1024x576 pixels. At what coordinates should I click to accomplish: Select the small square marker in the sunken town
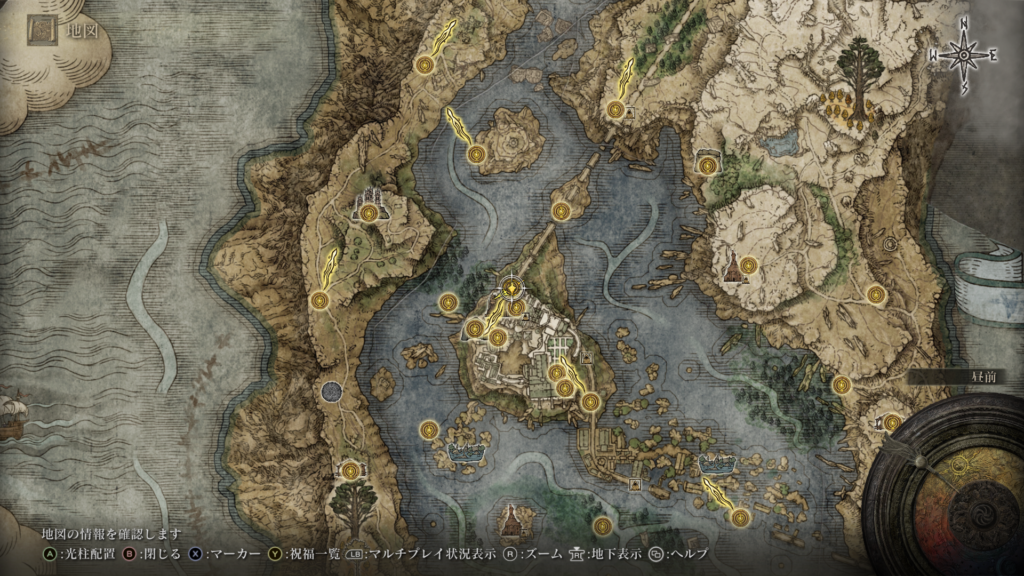pos(636,485)
